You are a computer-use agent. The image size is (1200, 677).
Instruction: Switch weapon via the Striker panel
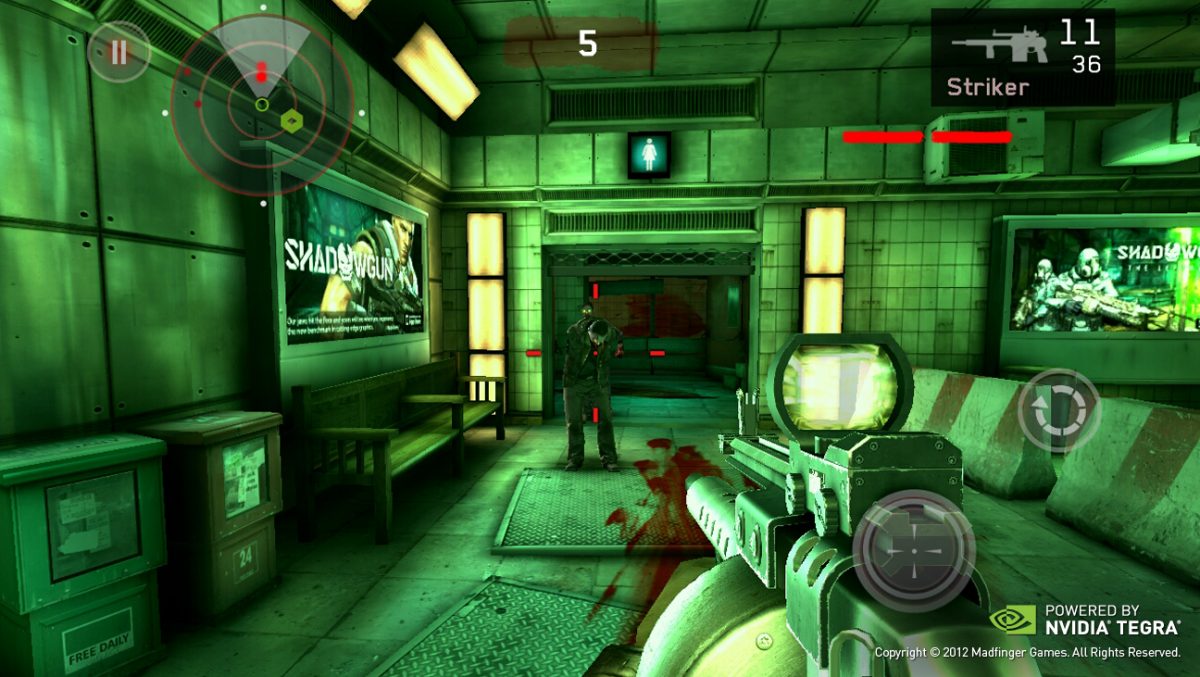[x=1022, y=57]
